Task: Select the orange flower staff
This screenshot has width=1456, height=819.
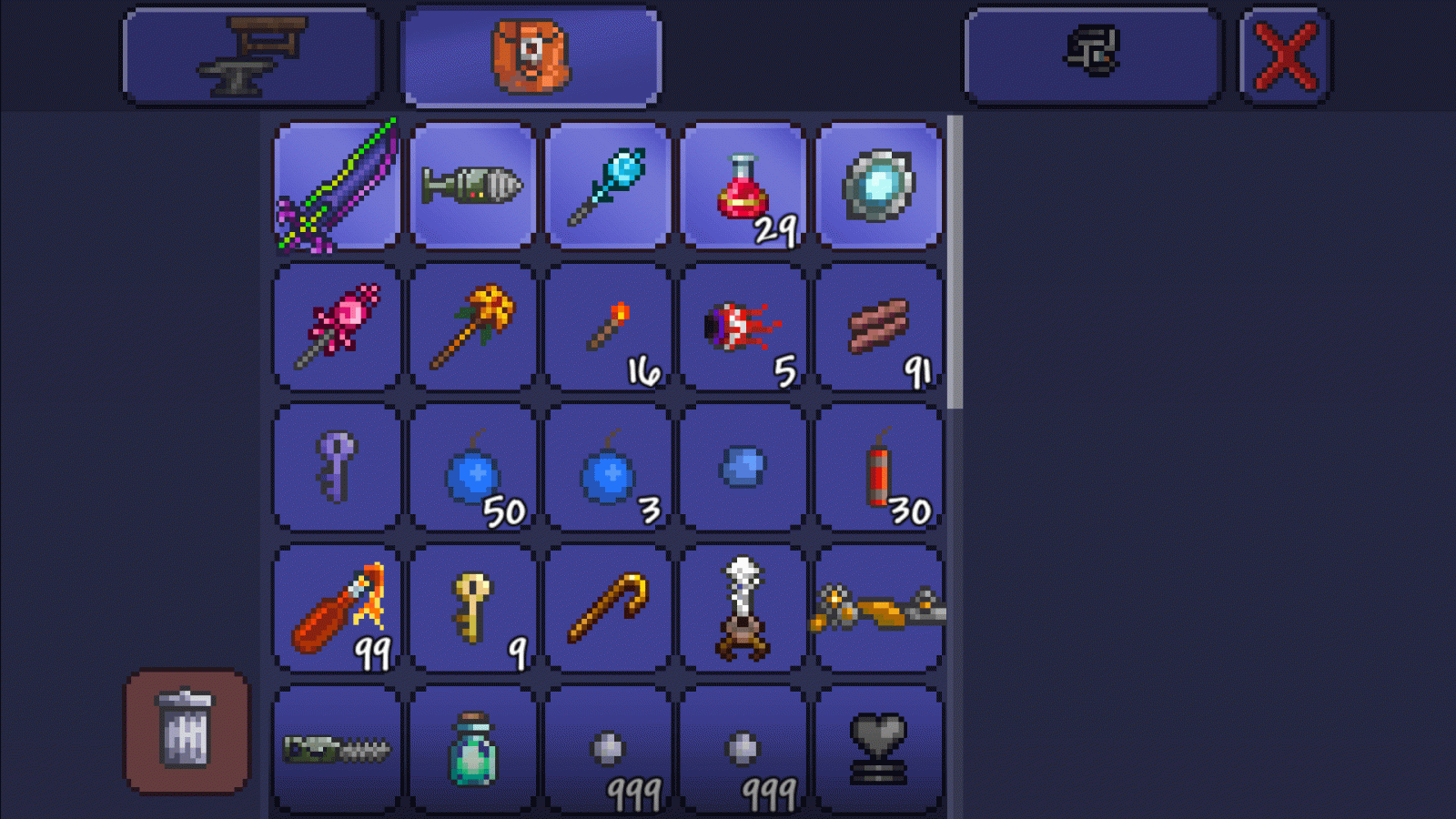Action: click(471, 326)
